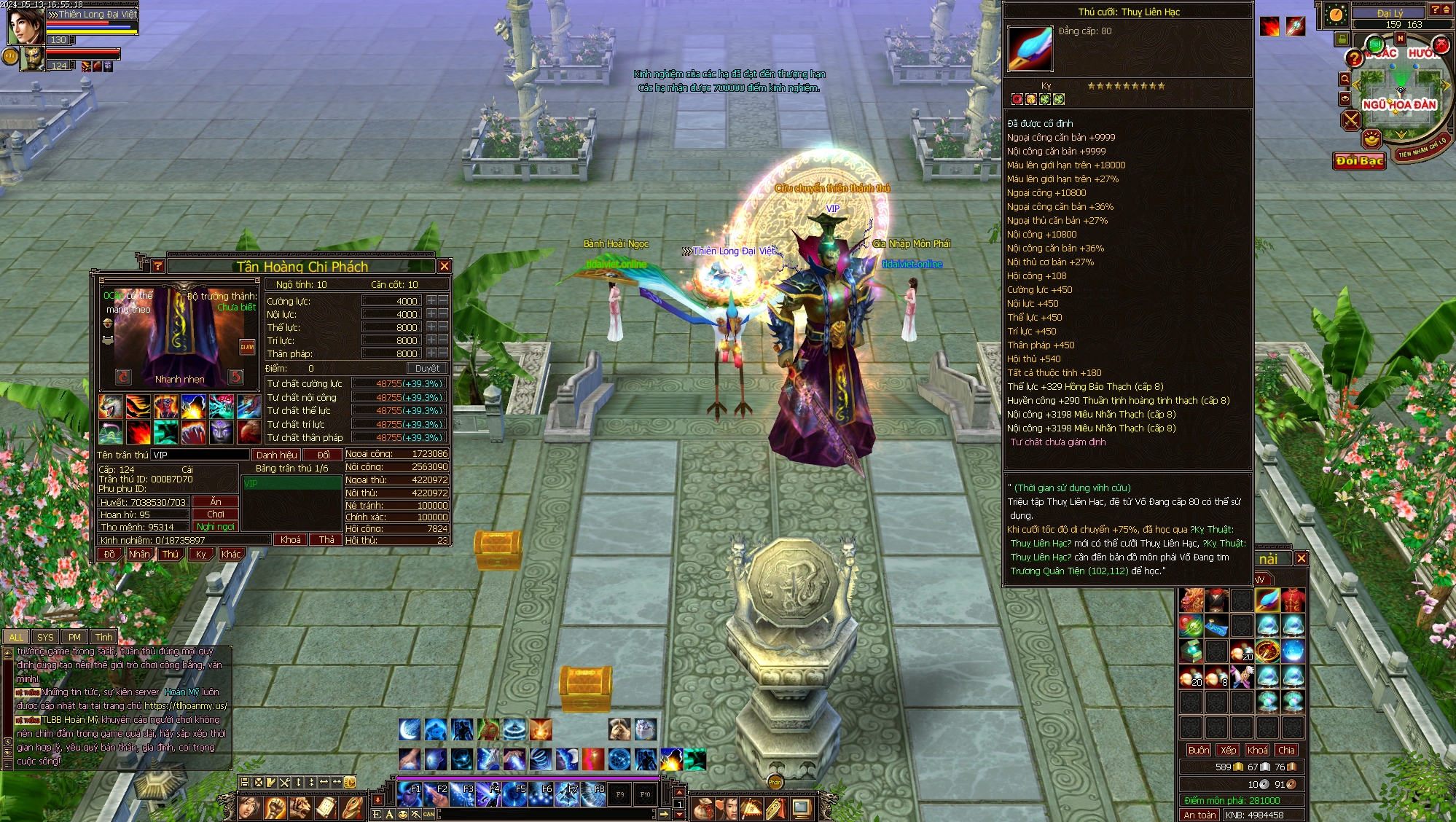Switch to the Kỵ mount tab
The image size is (1456, 822).
201,555
